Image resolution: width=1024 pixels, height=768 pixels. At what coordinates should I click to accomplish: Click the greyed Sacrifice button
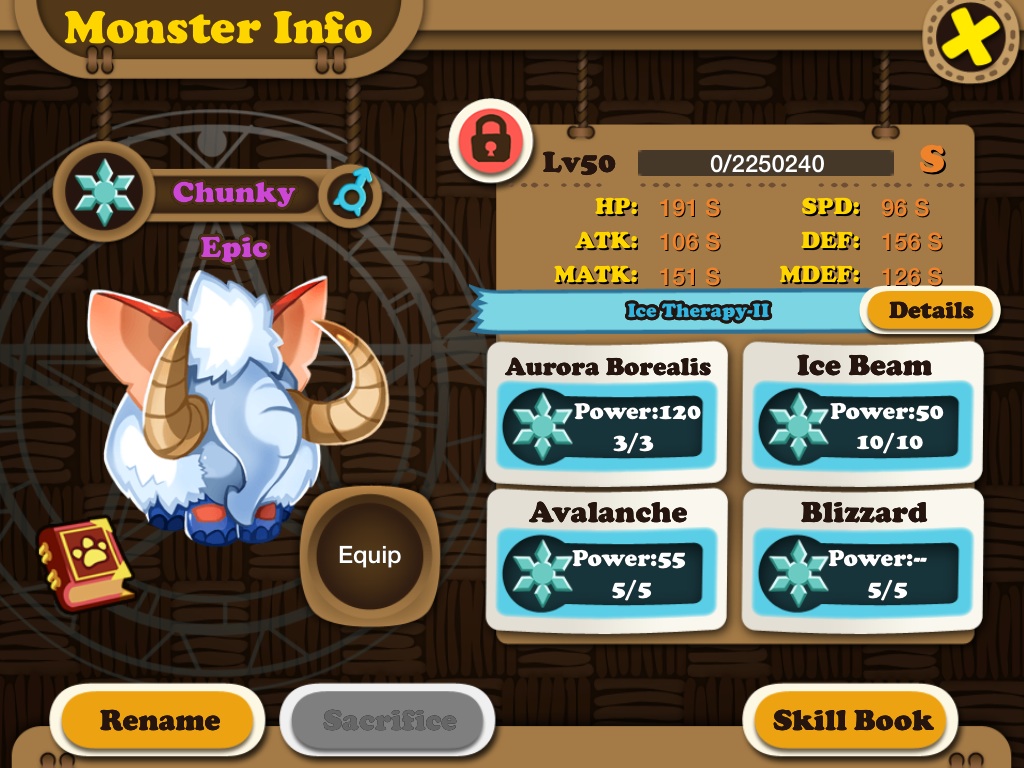pos(389,720)
